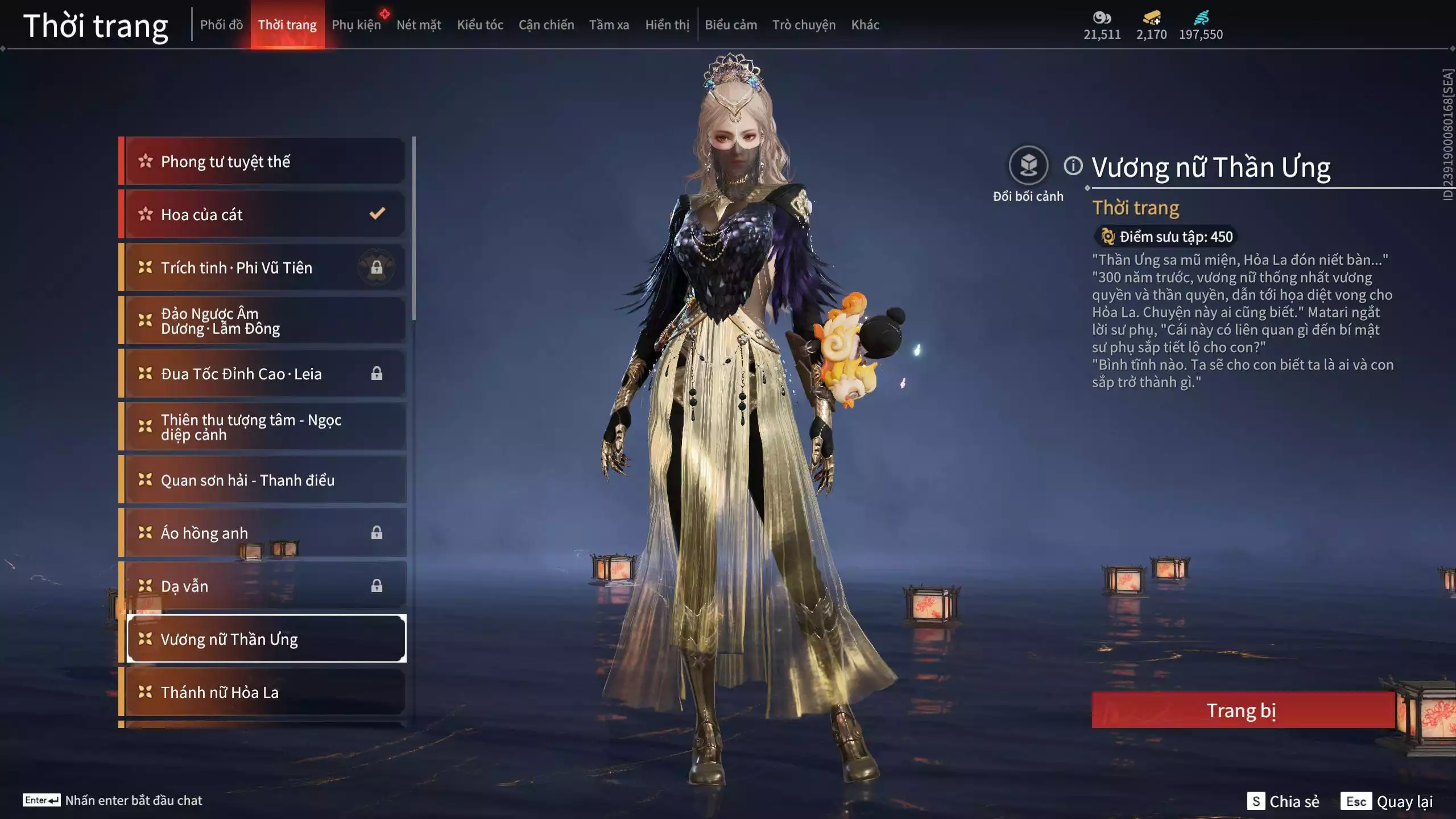Viewport: 1456px width, 819px height.
Task: Choose the Hoa của cát outfit
Action: point(265,214)
